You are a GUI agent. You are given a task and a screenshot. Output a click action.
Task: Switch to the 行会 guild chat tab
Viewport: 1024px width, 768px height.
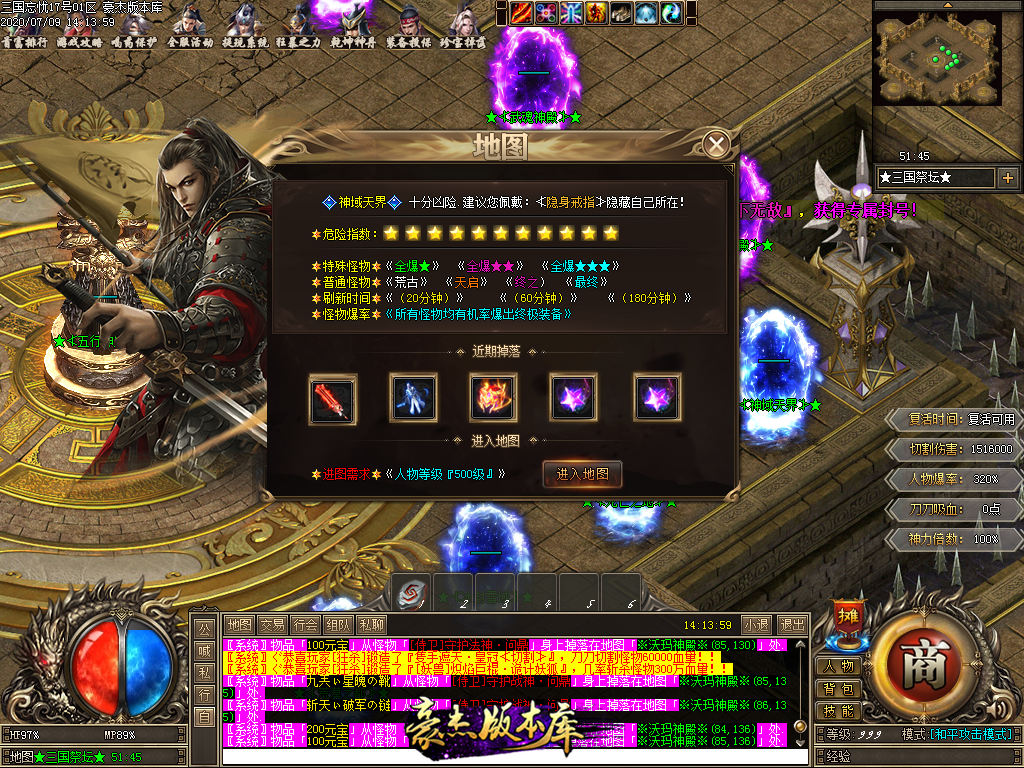pyautogui.click(x=305, y=624)
